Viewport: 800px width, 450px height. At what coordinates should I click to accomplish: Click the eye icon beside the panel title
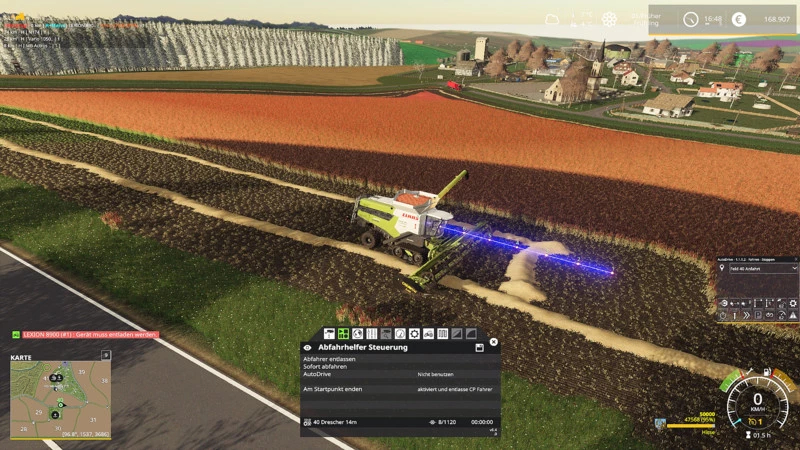point(307,348)
